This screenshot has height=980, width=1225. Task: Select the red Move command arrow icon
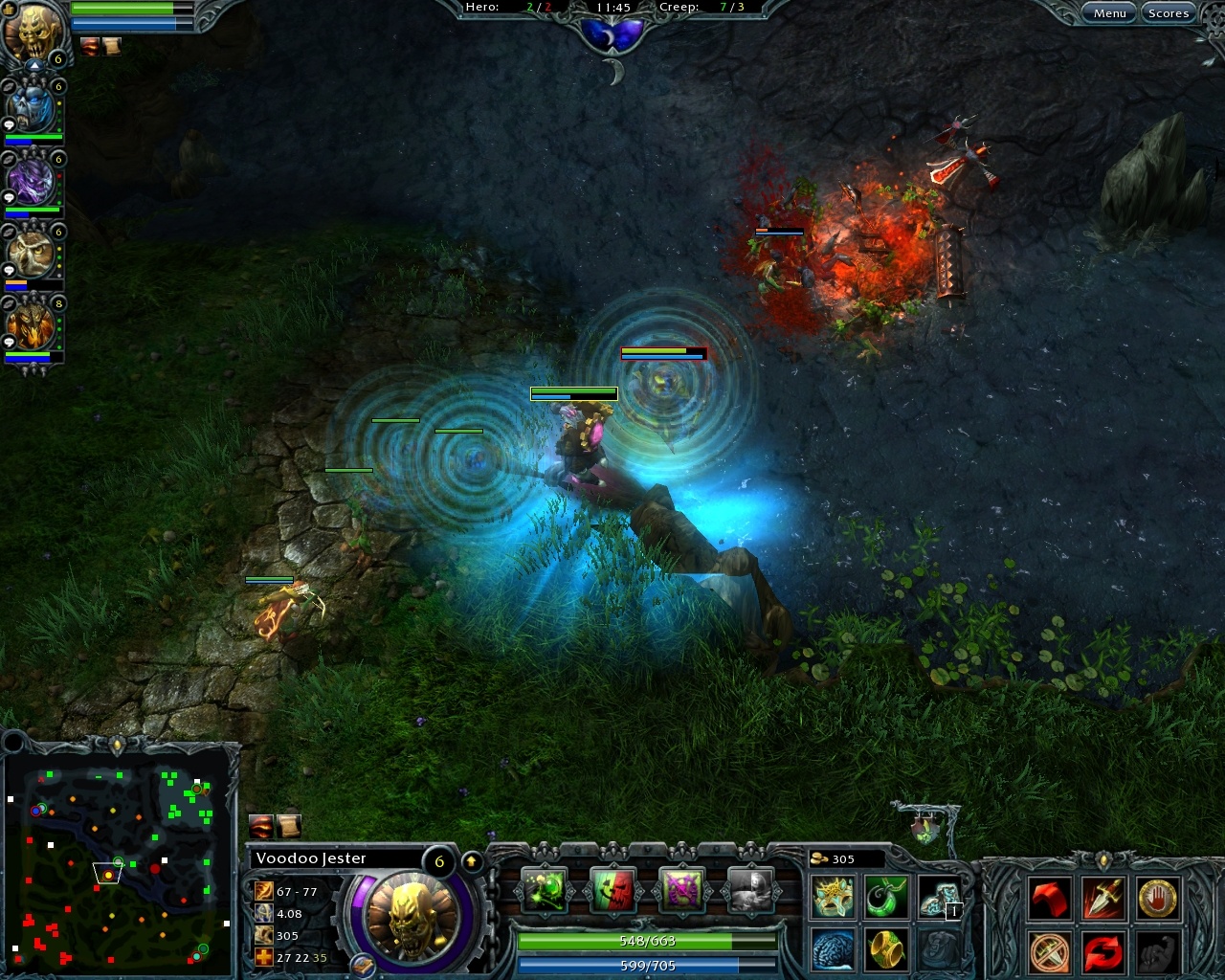point(1050,898)
